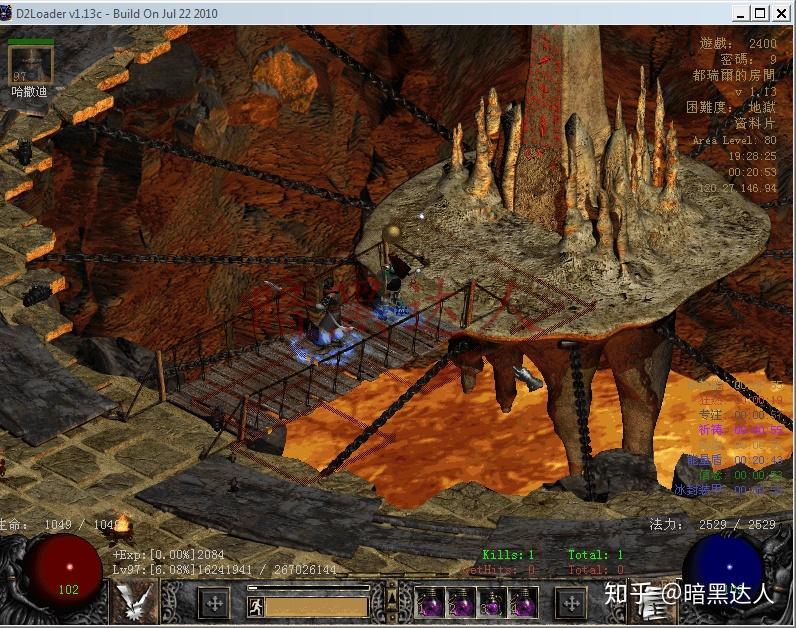
Task: Open the left skill icon with white wing
Action: (x=133, y=602)
